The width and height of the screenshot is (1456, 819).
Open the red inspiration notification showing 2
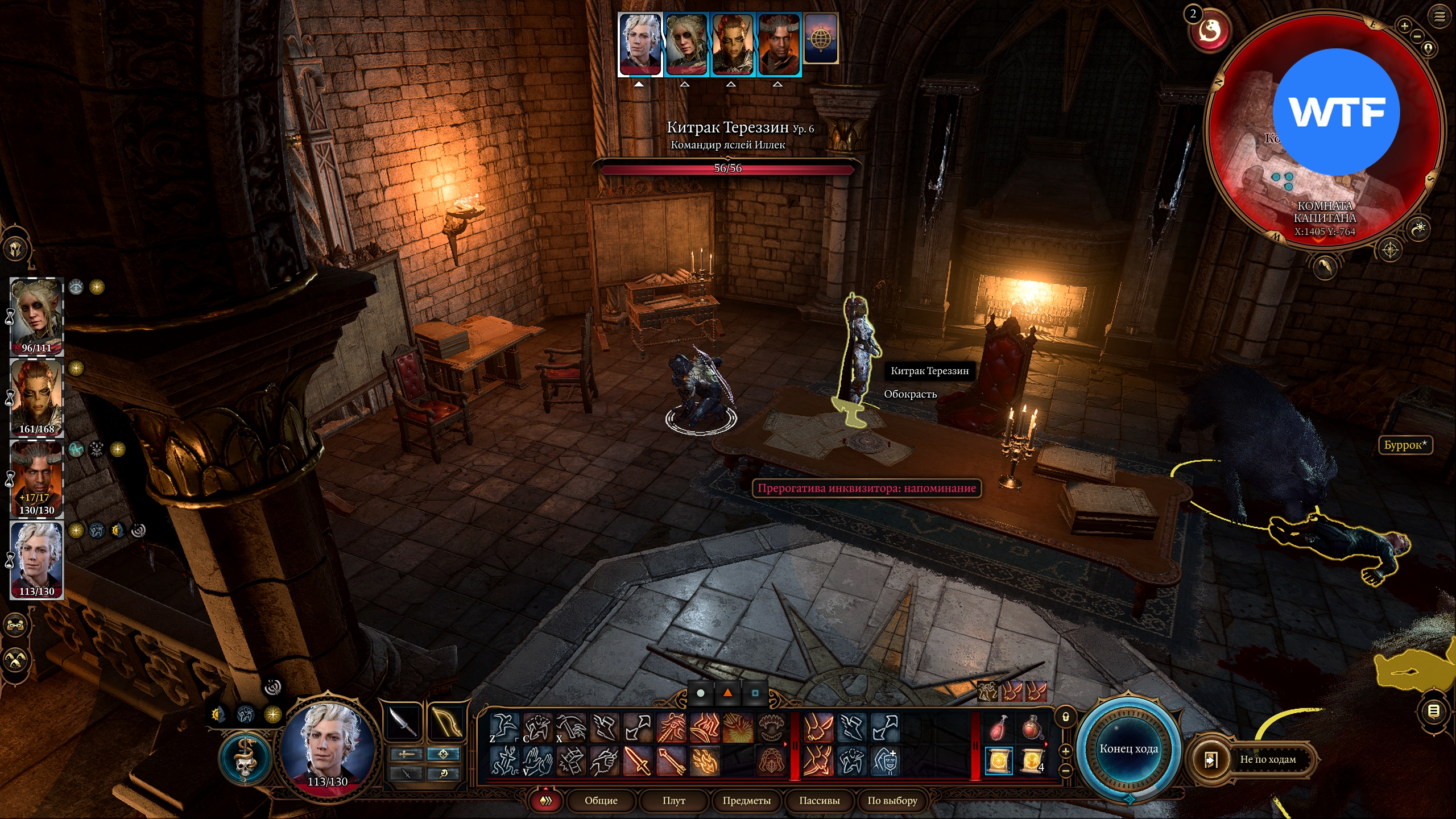pos(1209,31)
